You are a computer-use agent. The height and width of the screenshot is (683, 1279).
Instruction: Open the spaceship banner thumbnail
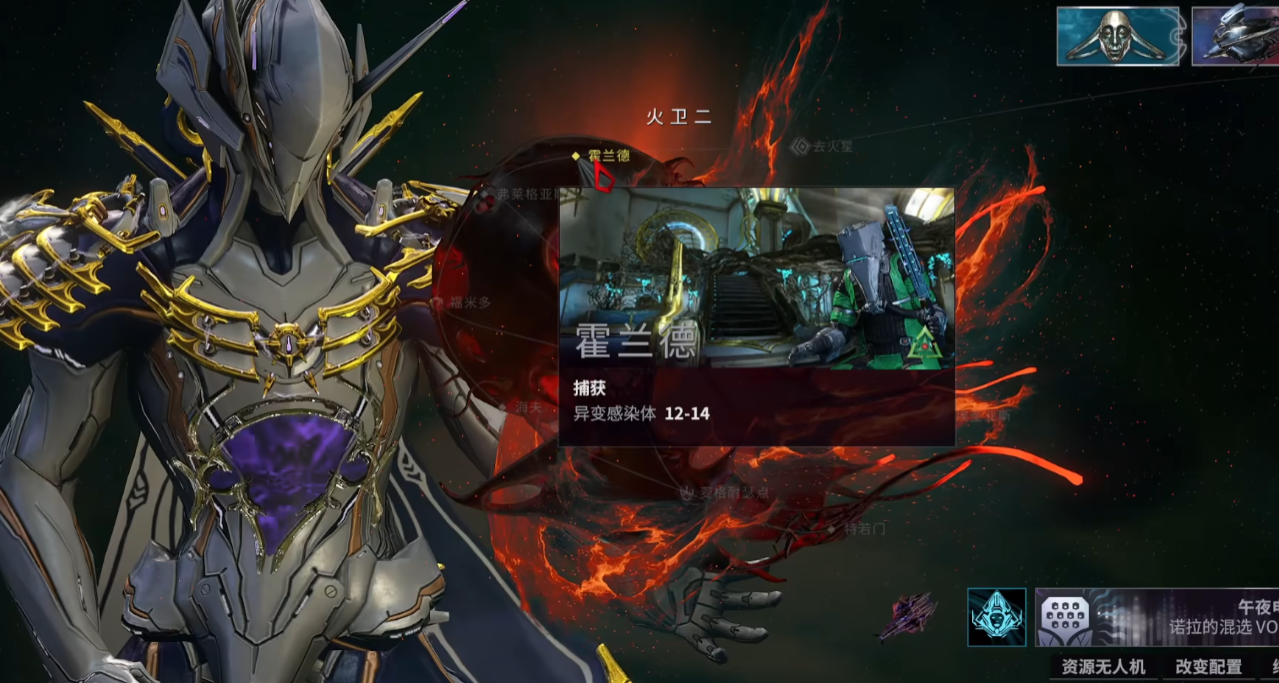click(1236, 37)
